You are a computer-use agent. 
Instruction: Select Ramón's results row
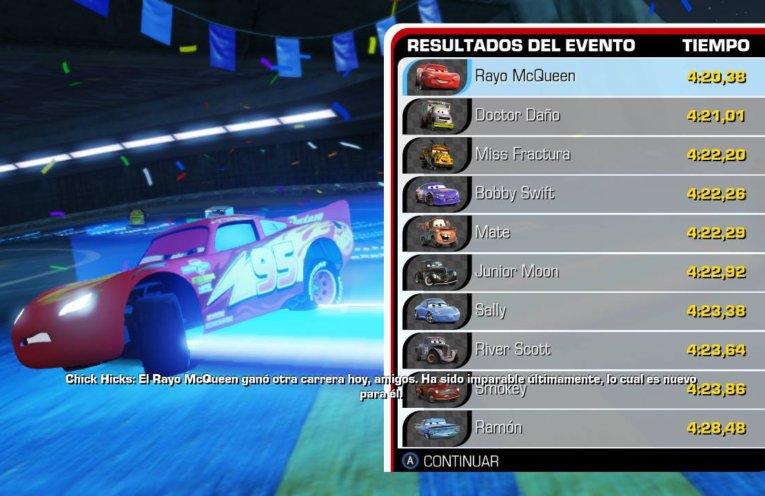pyautogui.click(x=580, y=427)
